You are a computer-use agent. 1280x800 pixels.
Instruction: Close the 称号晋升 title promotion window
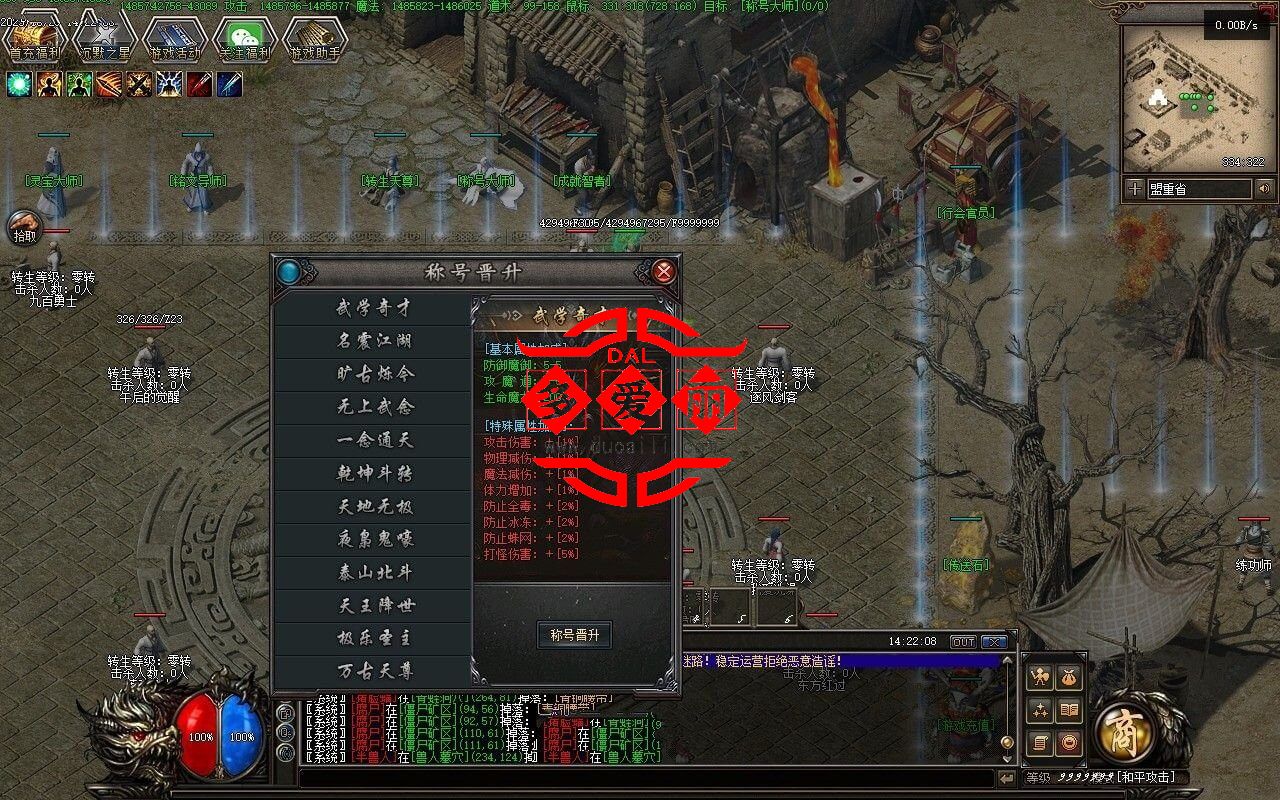point(663,271)
